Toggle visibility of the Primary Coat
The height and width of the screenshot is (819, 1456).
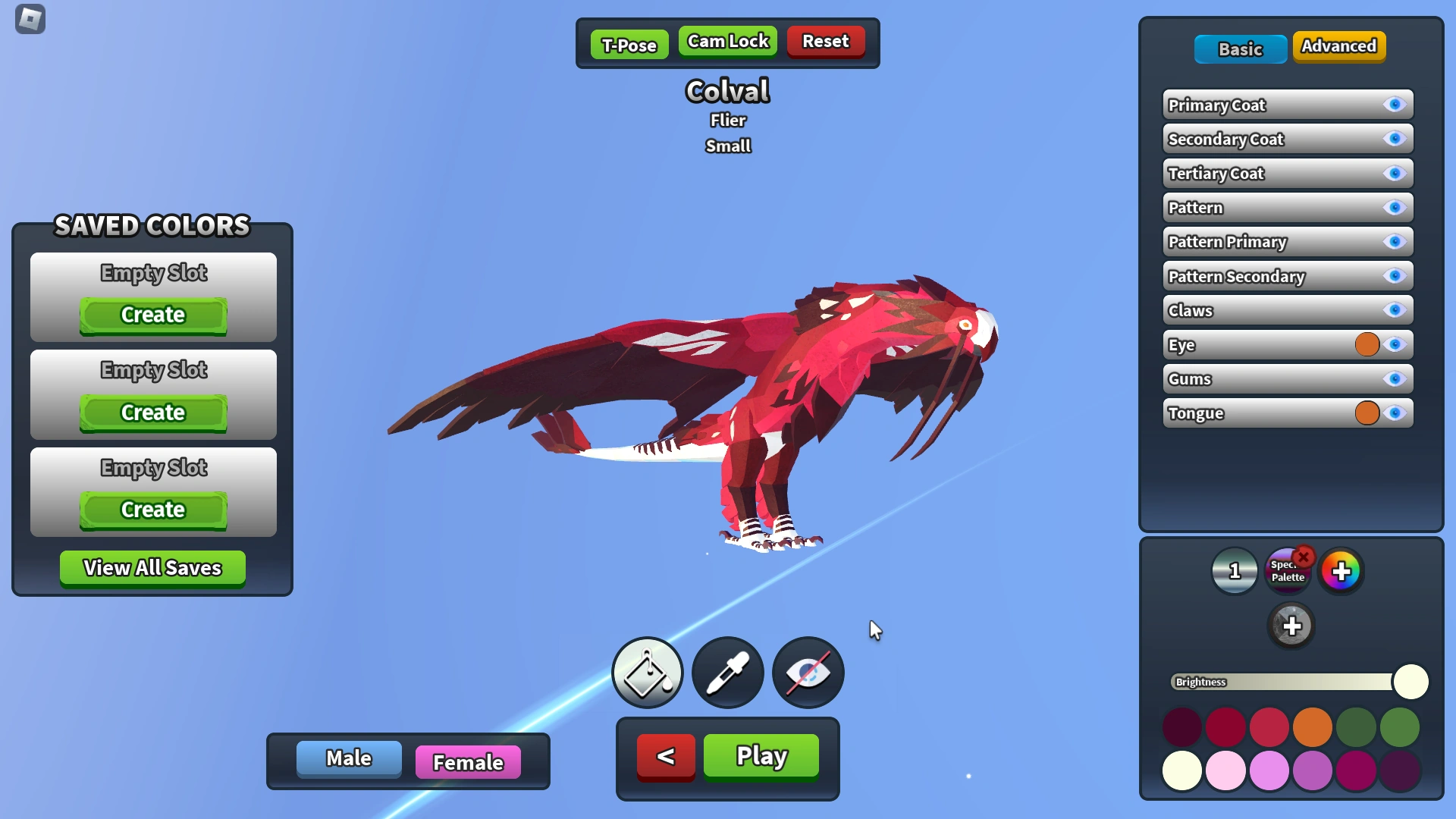point(1394,105)
